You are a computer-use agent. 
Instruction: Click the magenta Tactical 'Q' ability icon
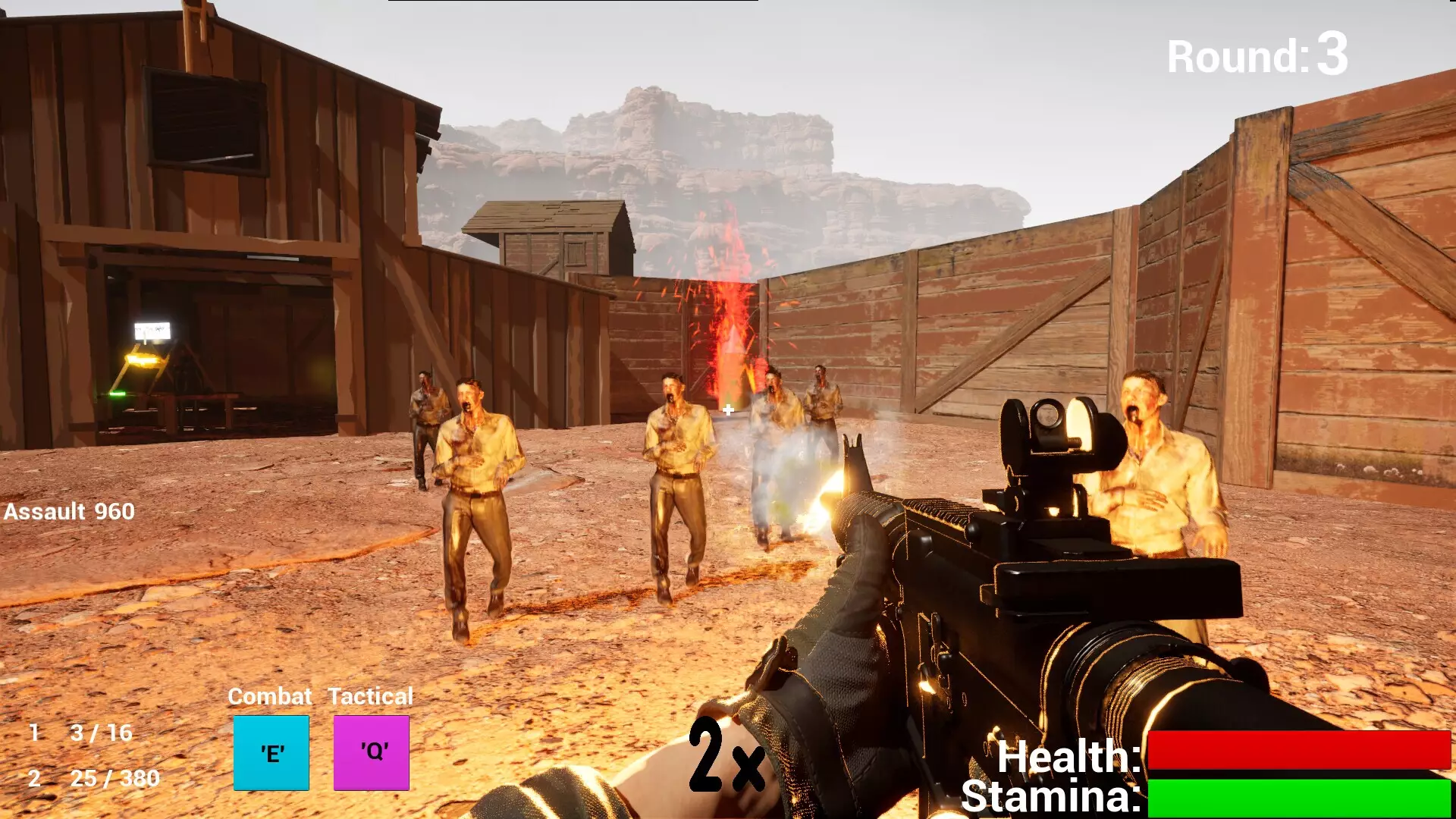pos(371,753)
